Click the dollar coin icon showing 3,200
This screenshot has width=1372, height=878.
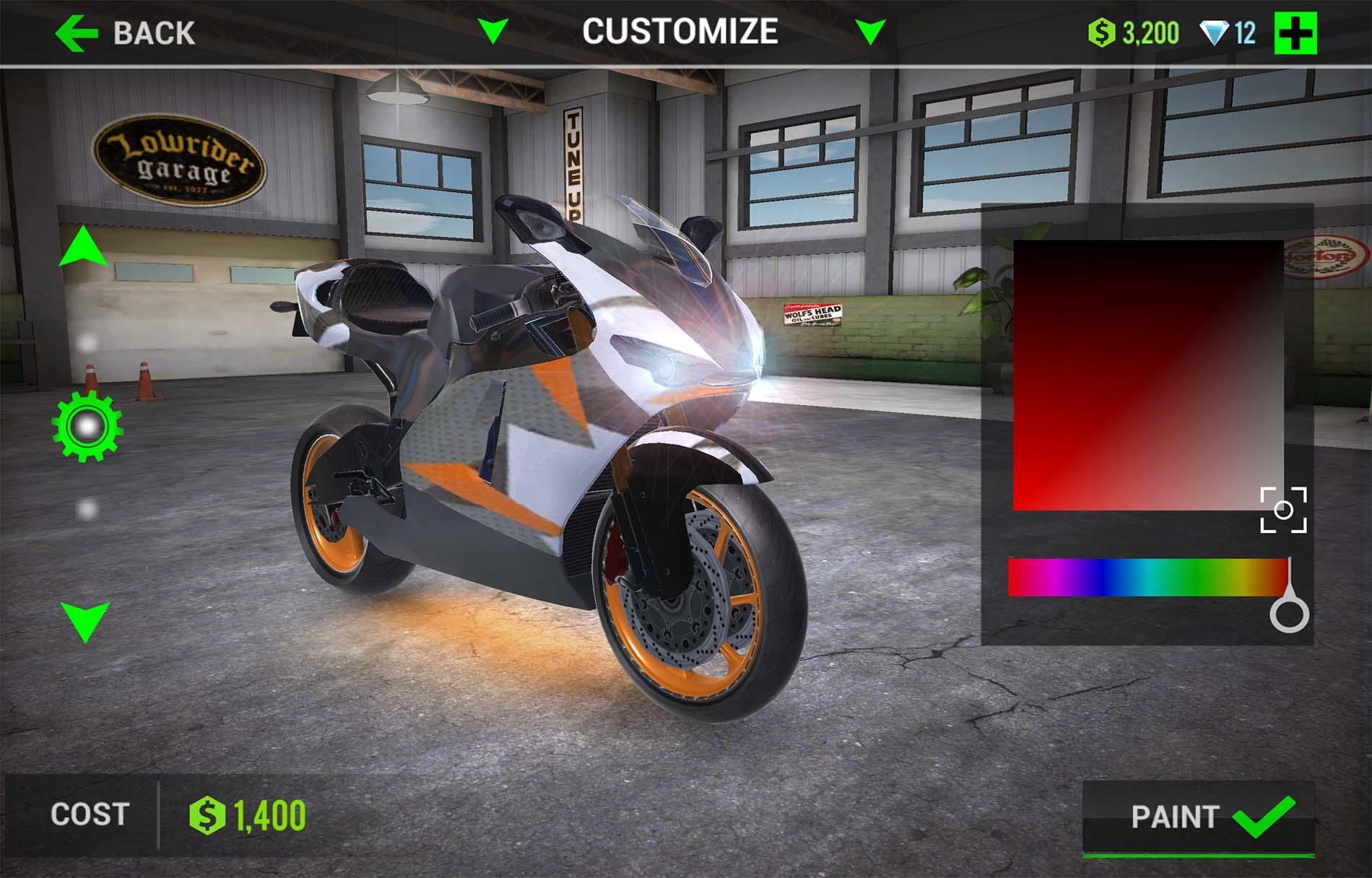tap(1102, 31)
